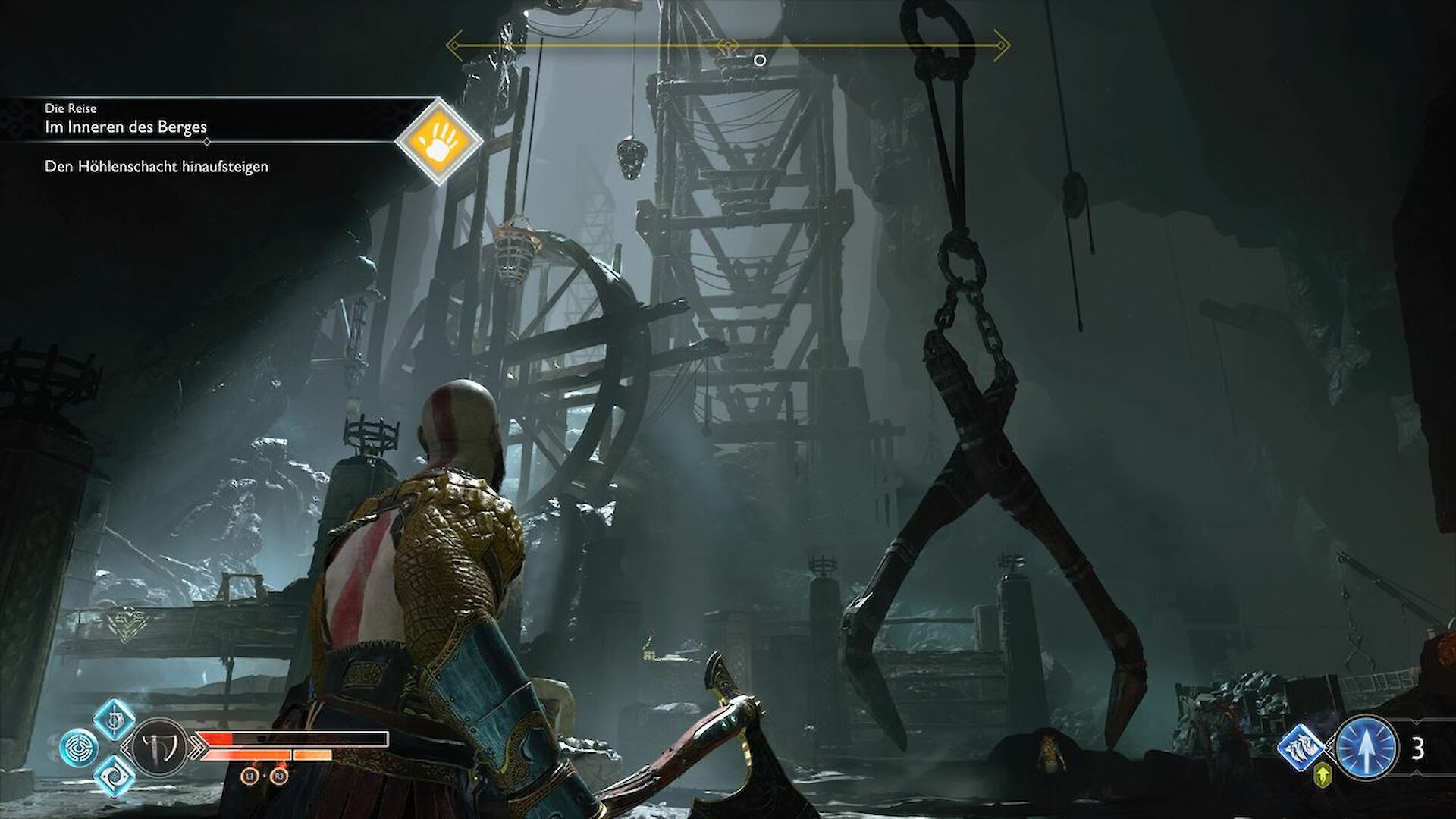Click the circular marker on the compass bar
Image resolution: width=1456 pixels, height=819 pixels.
(x=760, y=60)
